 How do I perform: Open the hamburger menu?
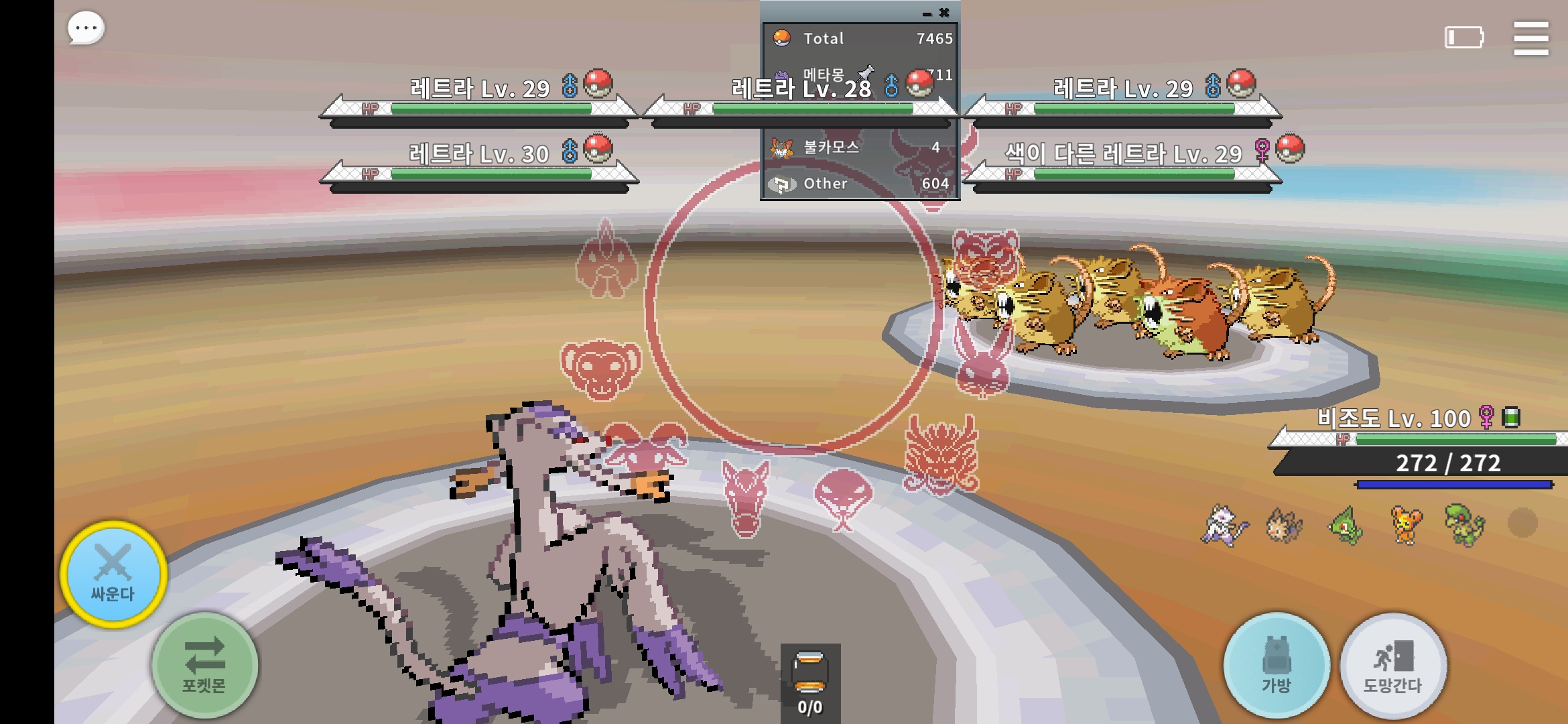[x=1530, y=38]
